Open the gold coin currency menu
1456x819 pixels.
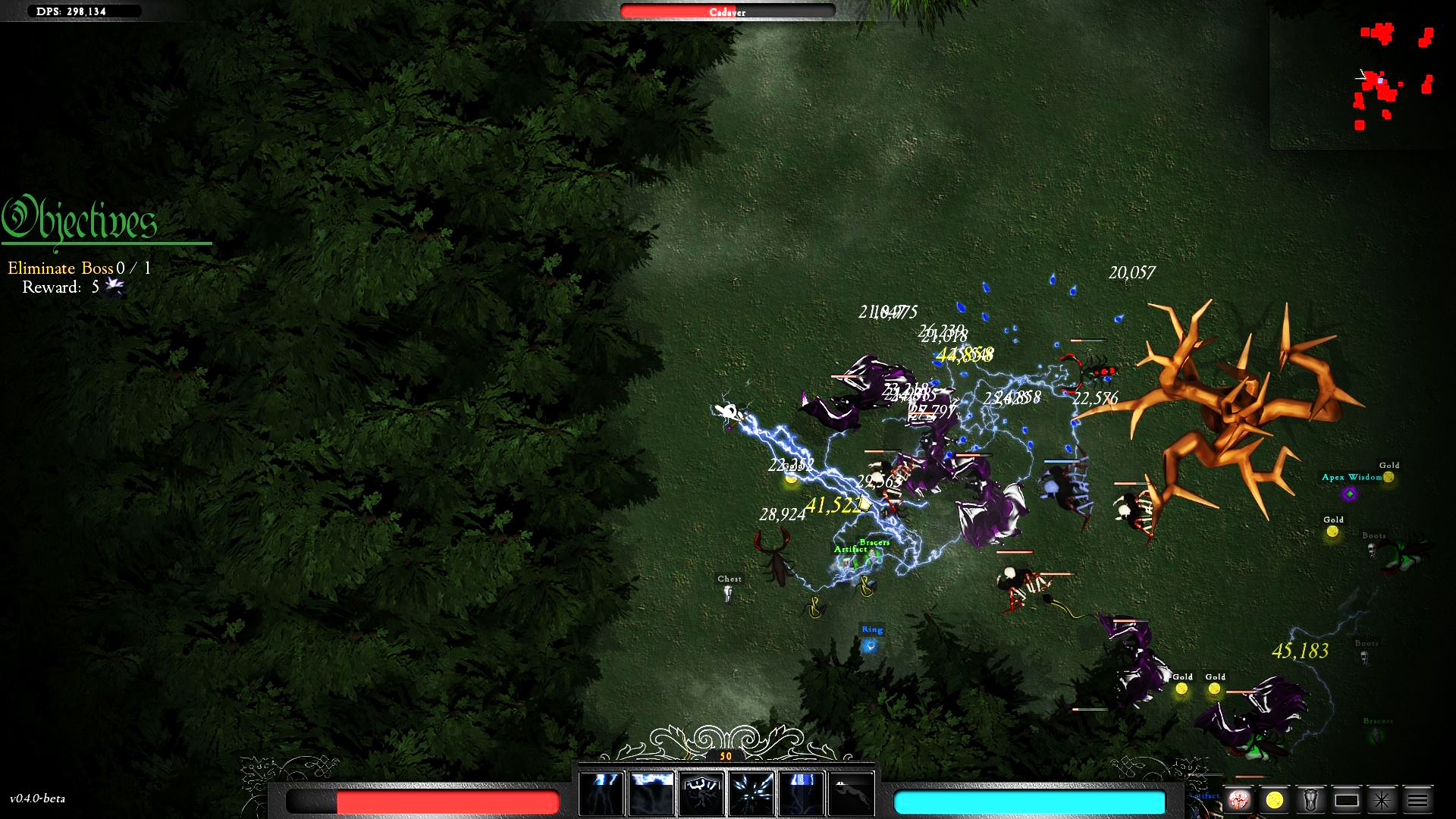tap(1274, 799)
